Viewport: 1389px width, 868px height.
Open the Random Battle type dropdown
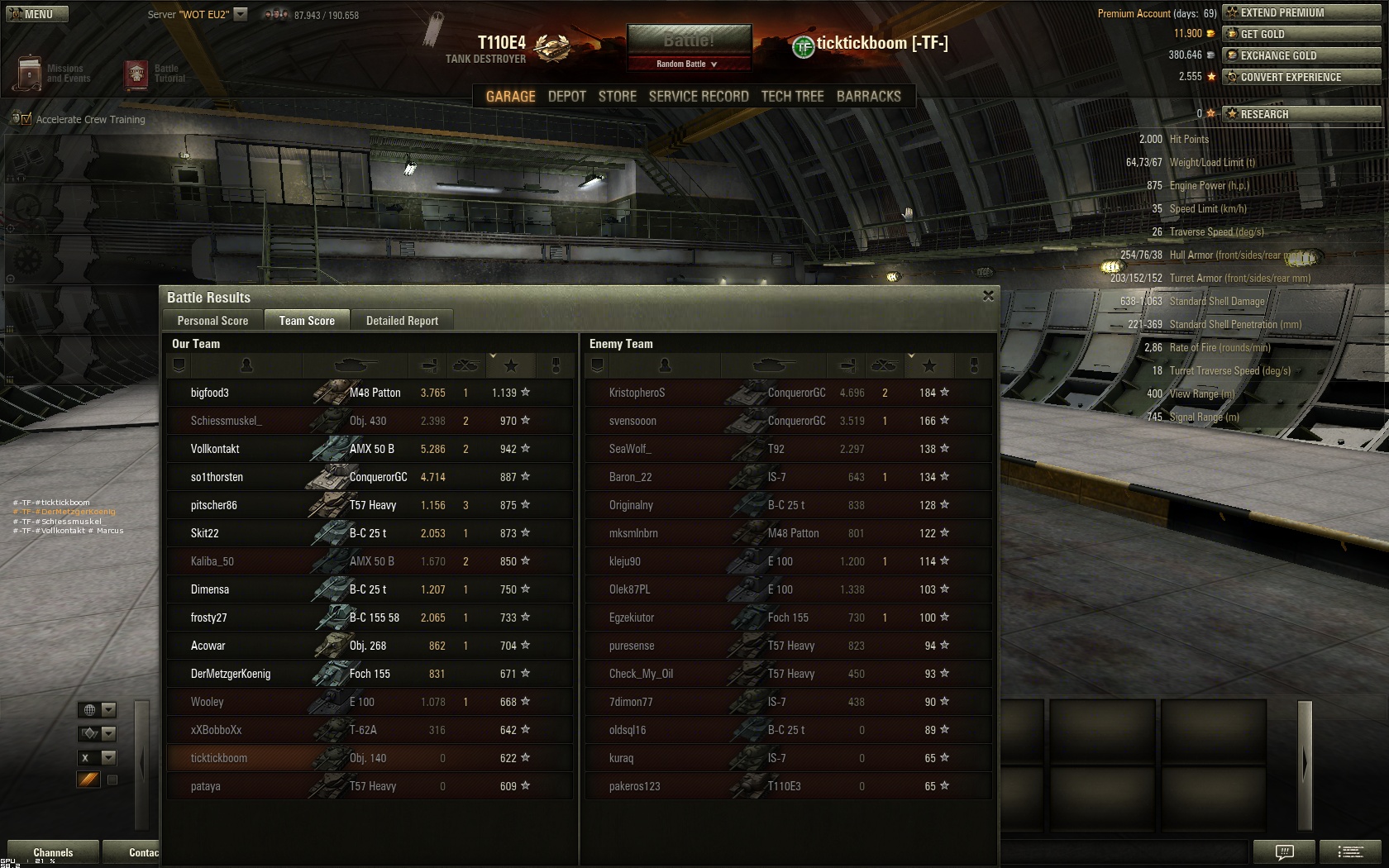689,64
